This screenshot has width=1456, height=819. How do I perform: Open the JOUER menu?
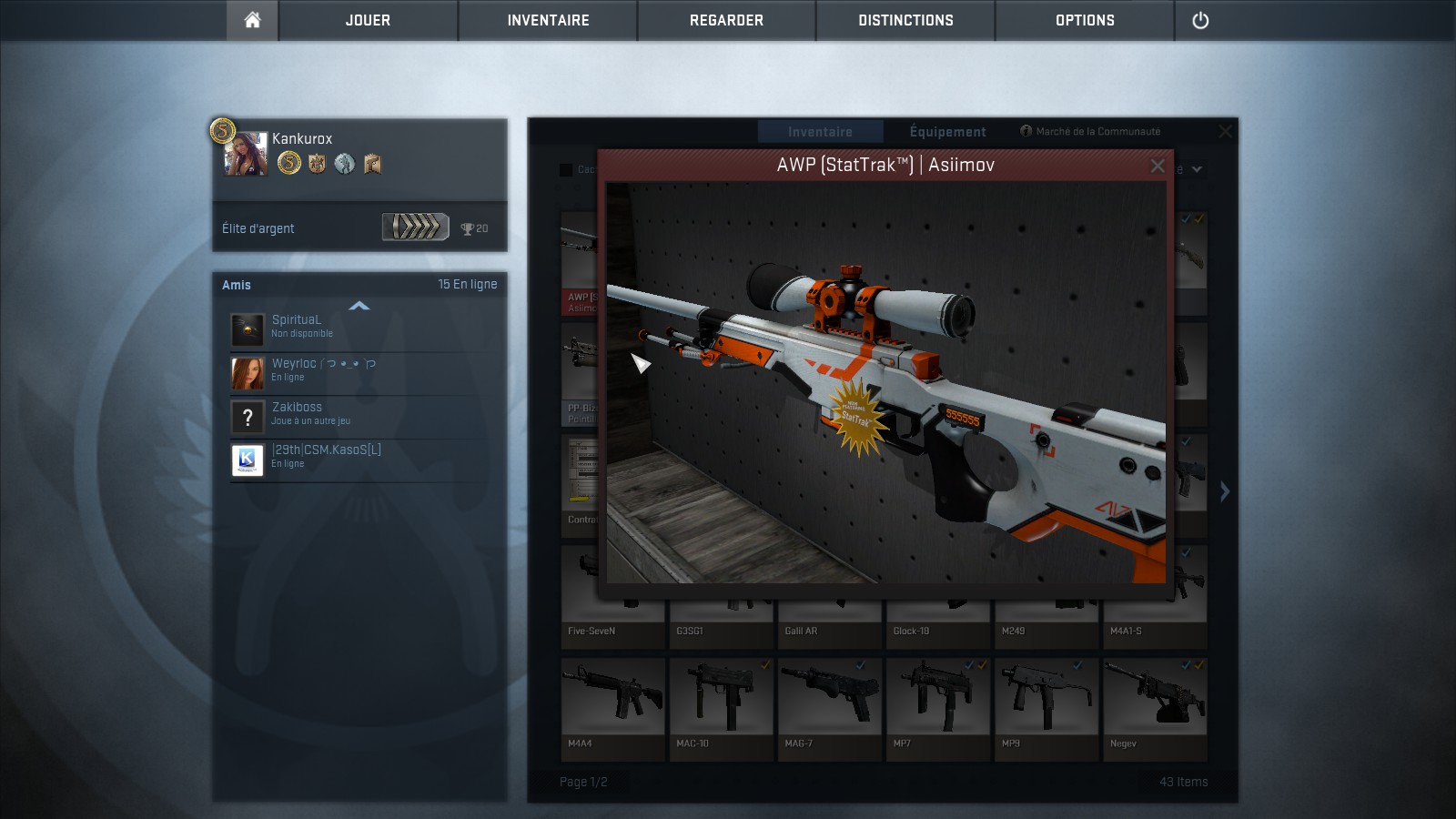coord(368,20)
